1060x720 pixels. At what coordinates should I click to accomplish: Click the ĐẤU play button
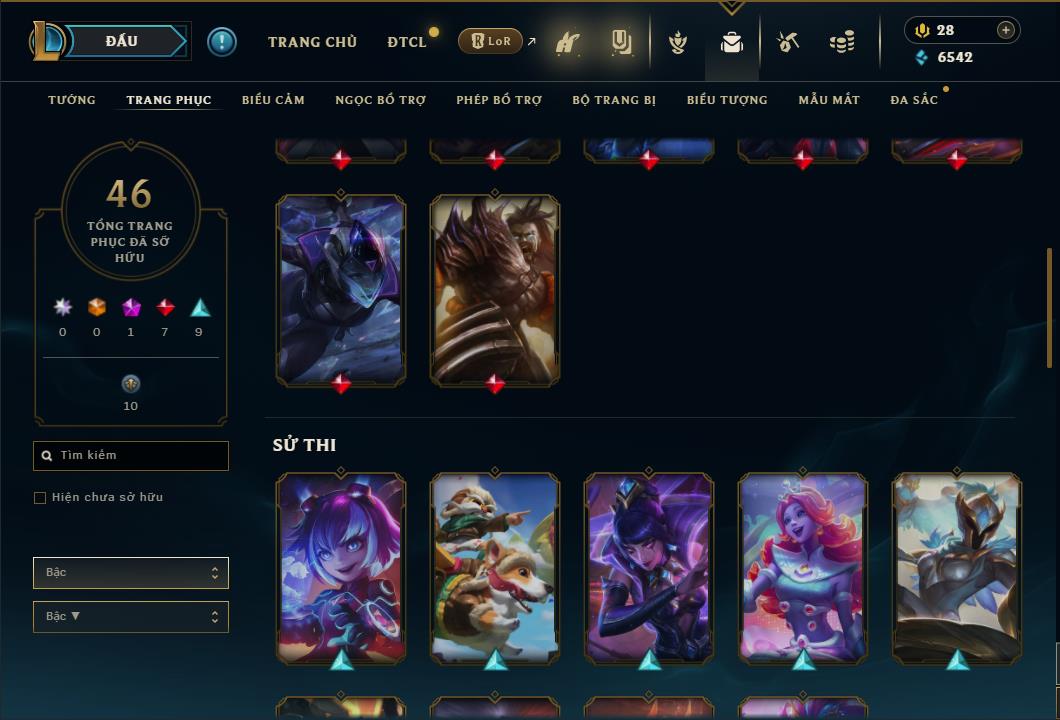point(121,41)
